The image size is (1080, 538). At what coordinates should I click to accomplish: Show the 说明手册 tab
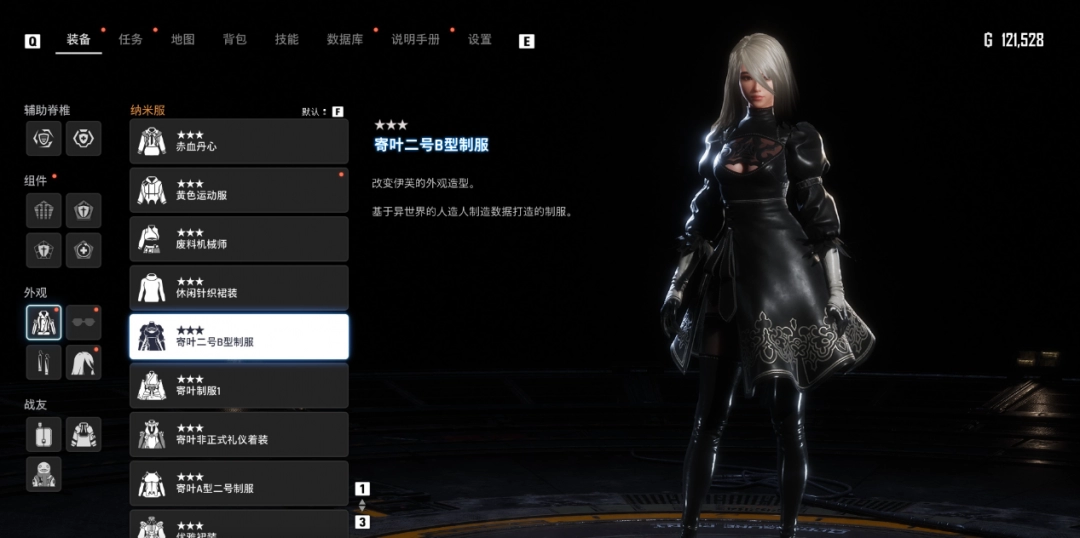pos(415,40)
